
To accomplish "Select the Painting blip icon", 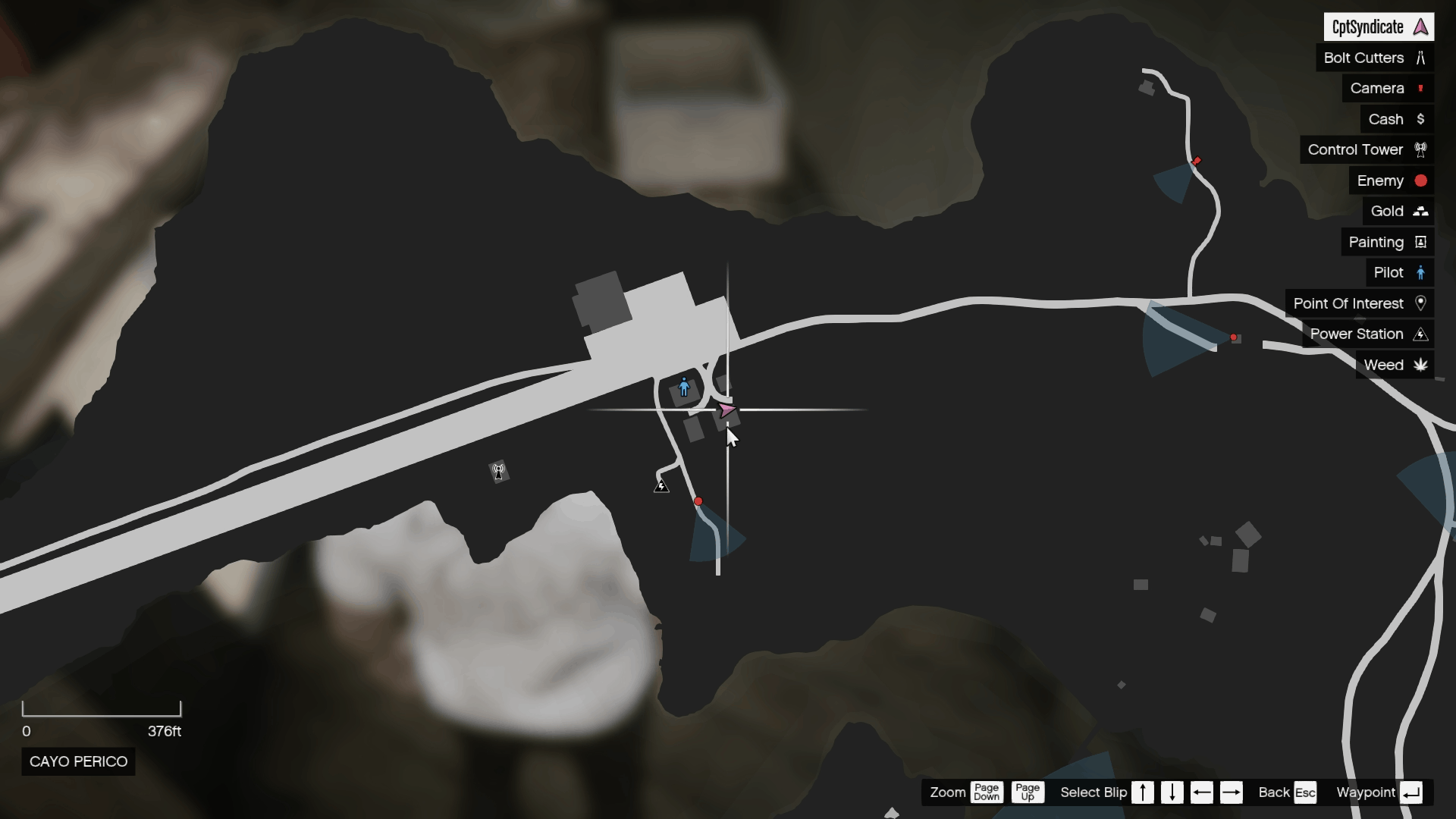I will click(1421, 242).
